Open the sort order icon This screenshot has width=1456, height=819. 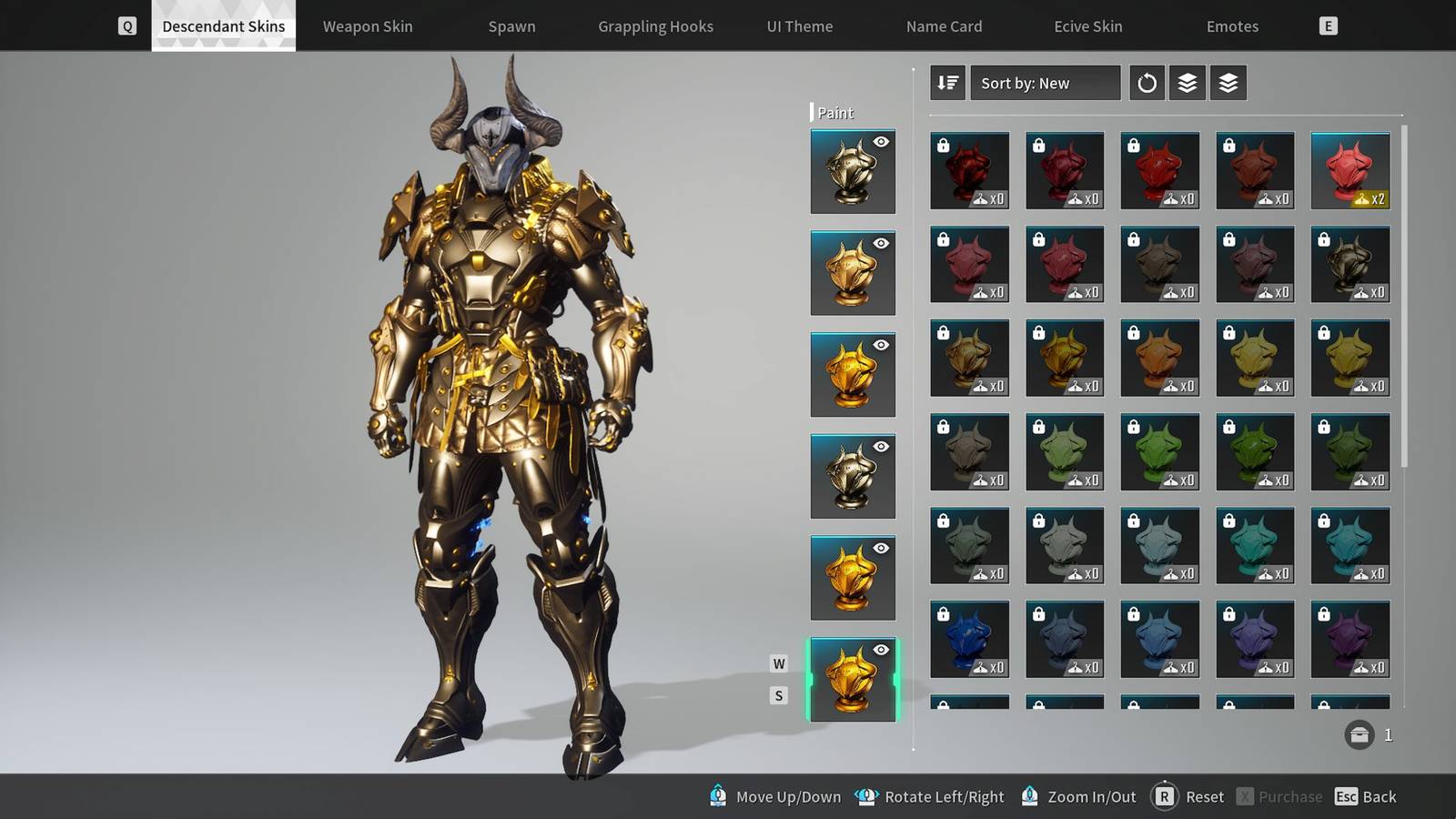coord(946,83)
